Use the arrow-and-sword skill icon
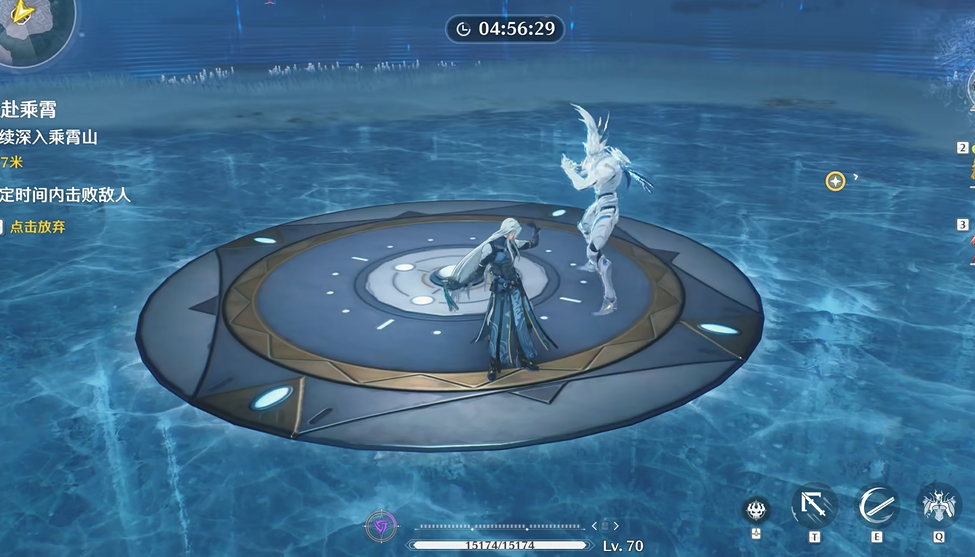 tap(814, 505)
